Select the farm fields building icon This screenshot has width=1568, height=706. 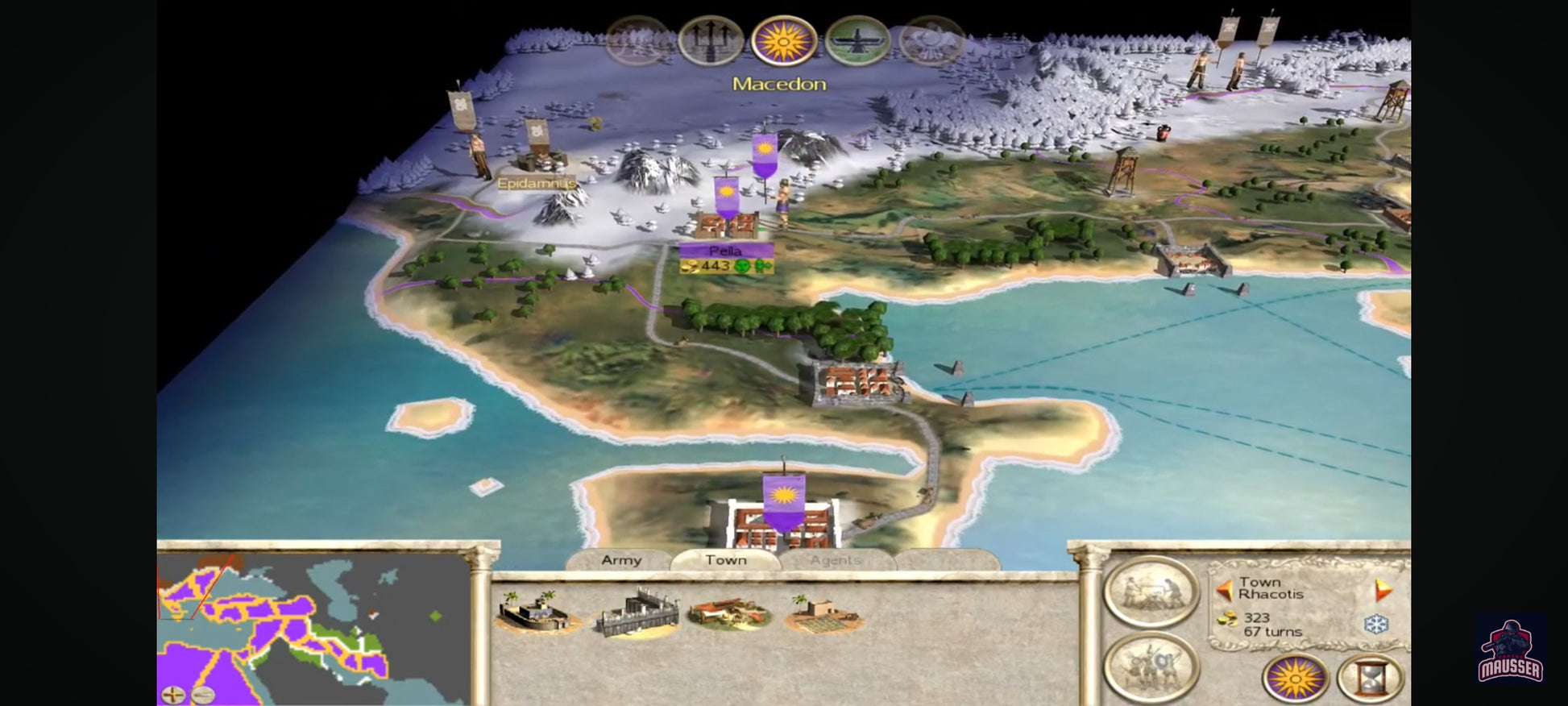click(x=824, y=614)
